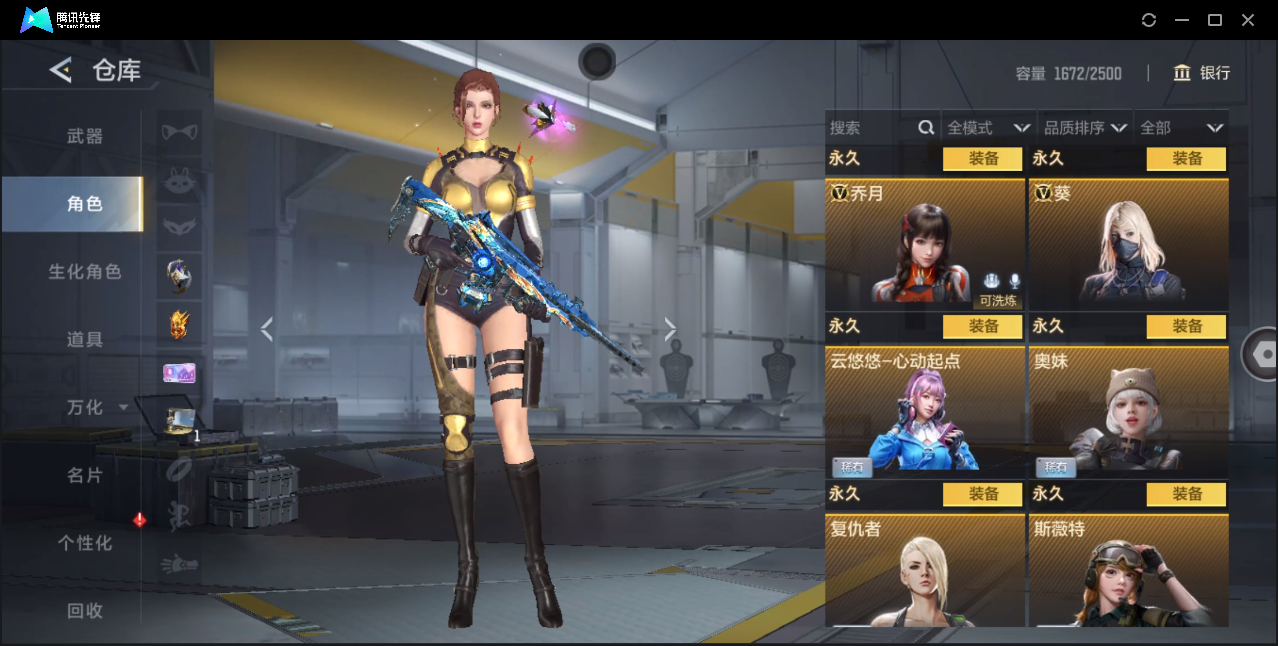Open the 品质排序 sort dropdown
Screen dimensions: 1278x646
pos(1085,128)
